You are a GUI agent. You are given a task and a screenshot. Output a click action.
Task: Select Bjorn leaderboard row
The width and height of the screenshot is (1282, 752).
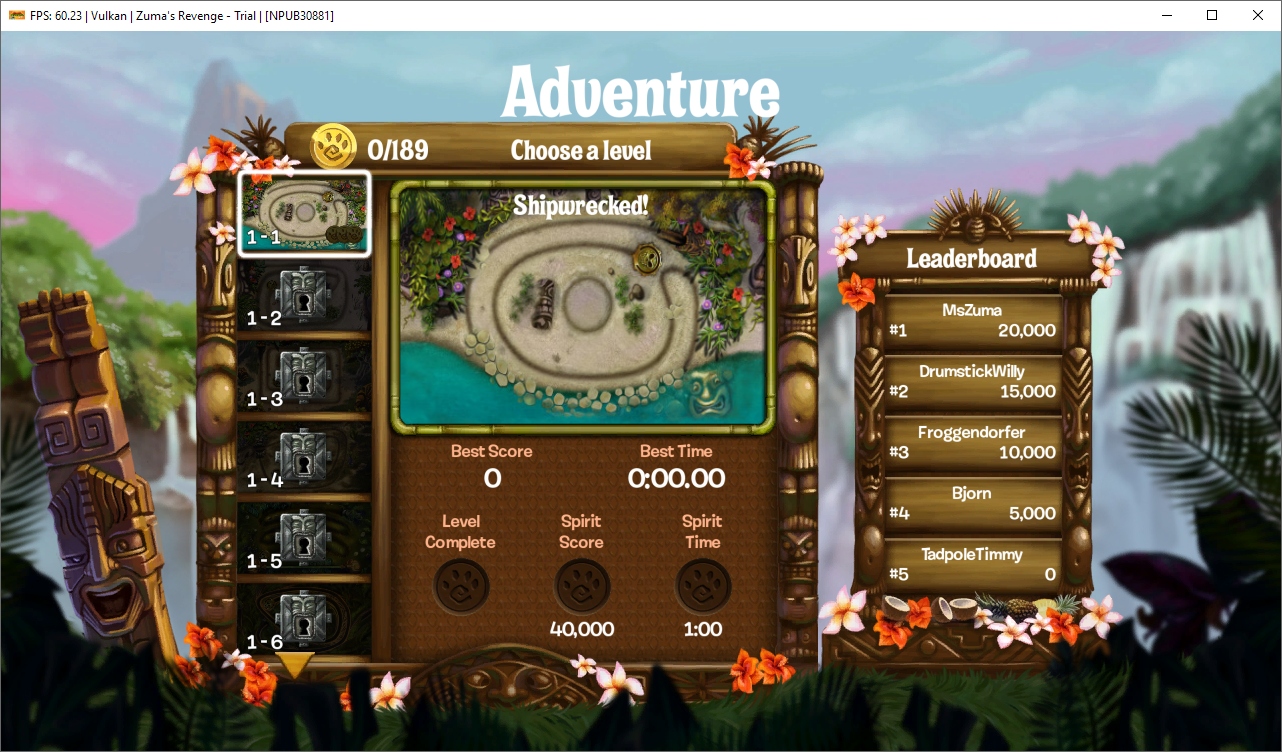click(x=971, y=504)
